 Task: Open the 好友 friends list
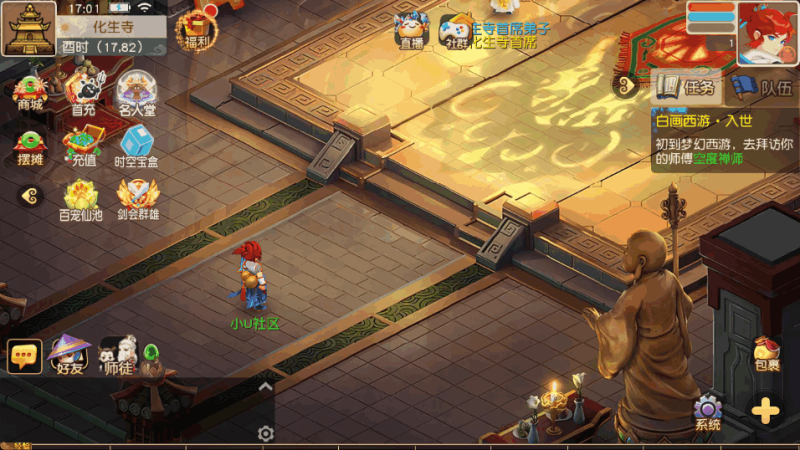click(69, 355)
